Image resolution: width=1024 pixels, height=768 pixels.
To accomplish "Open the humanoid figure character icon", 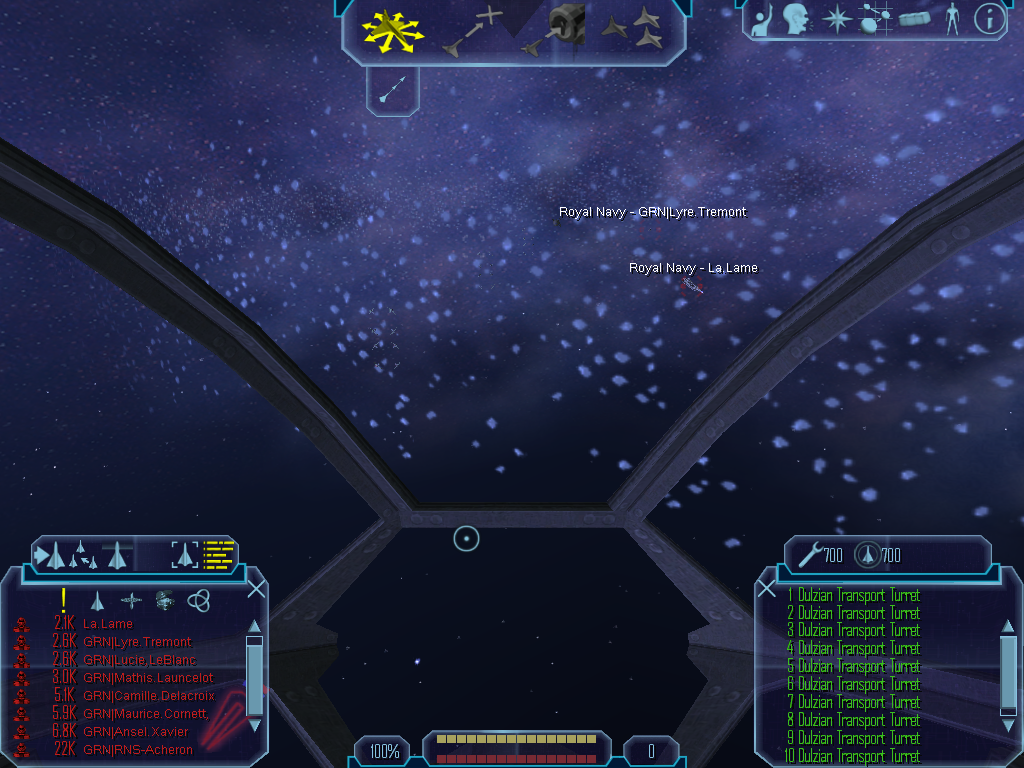I will pos(951,18).
